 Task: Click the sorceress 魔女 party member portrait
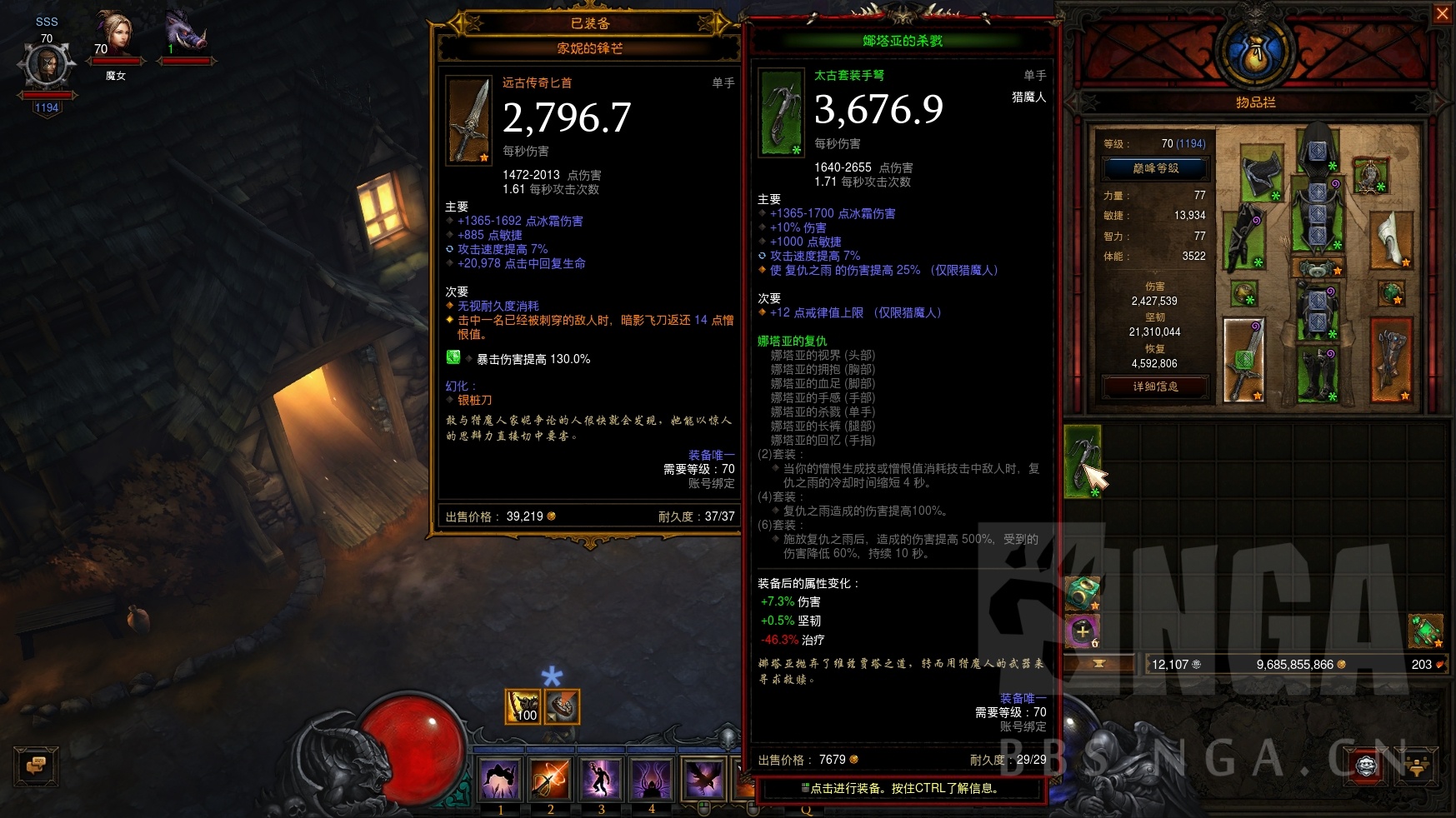click(x=117, y=31)
